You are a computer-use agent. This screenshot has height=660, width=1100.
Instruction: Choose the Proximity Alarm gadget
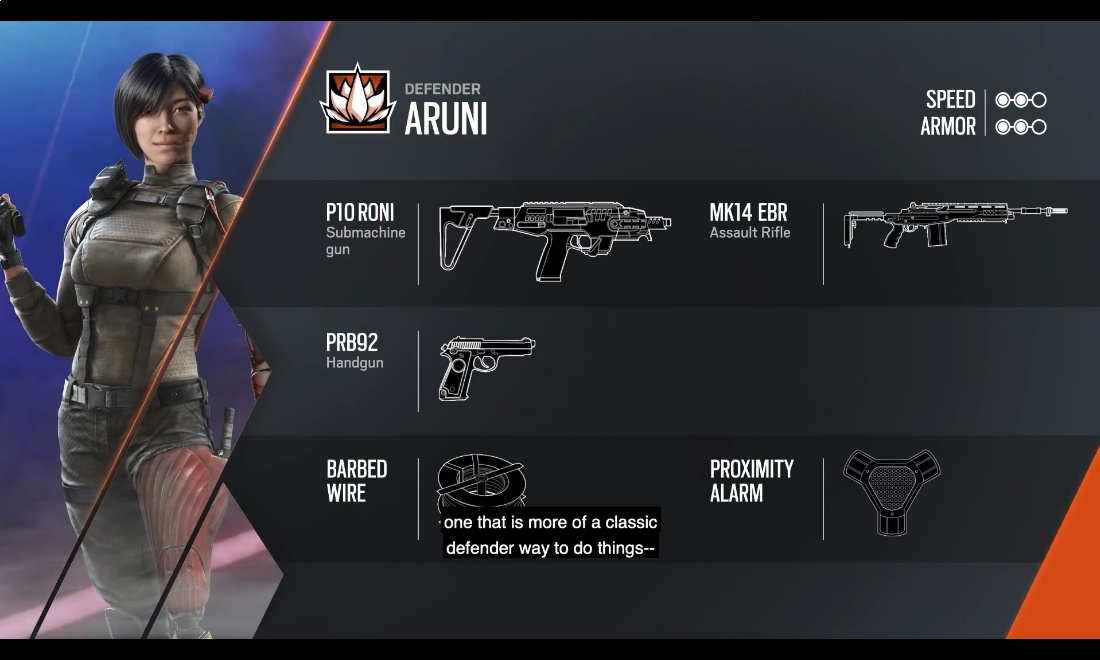(x=891, y=490)
